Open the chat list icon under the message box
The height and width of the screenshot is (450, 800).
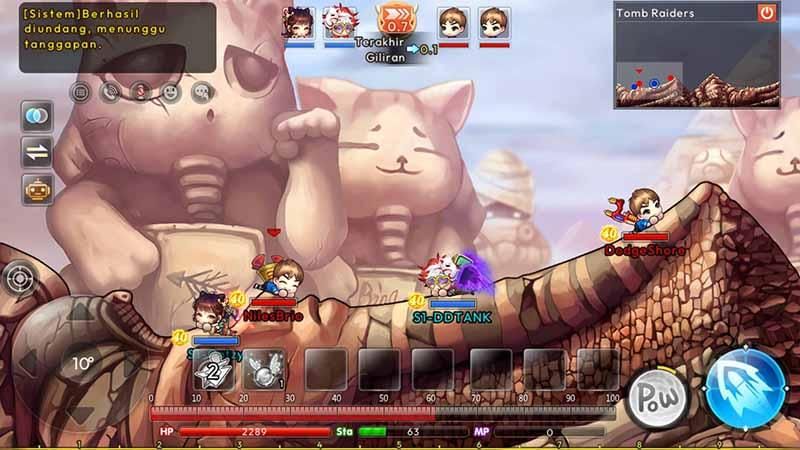pyautogui.click(x=81, y=92)
